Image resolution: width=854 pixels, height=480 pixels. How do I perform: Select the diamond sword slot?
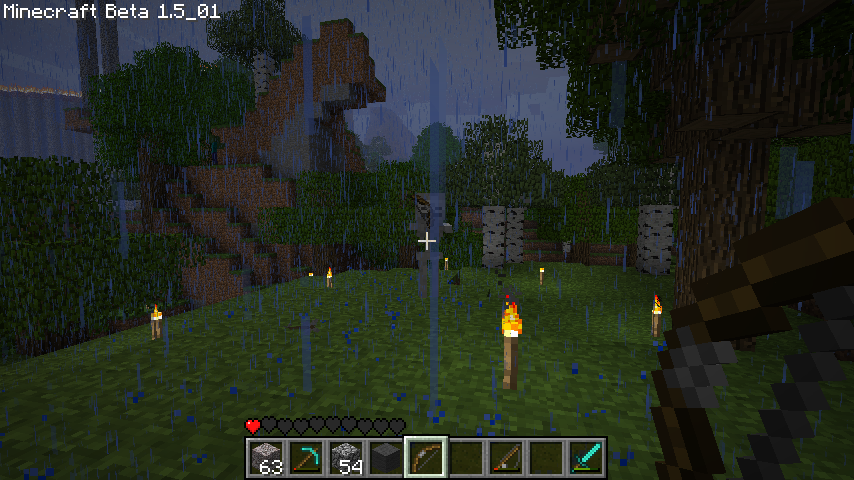tap(586, 458)
